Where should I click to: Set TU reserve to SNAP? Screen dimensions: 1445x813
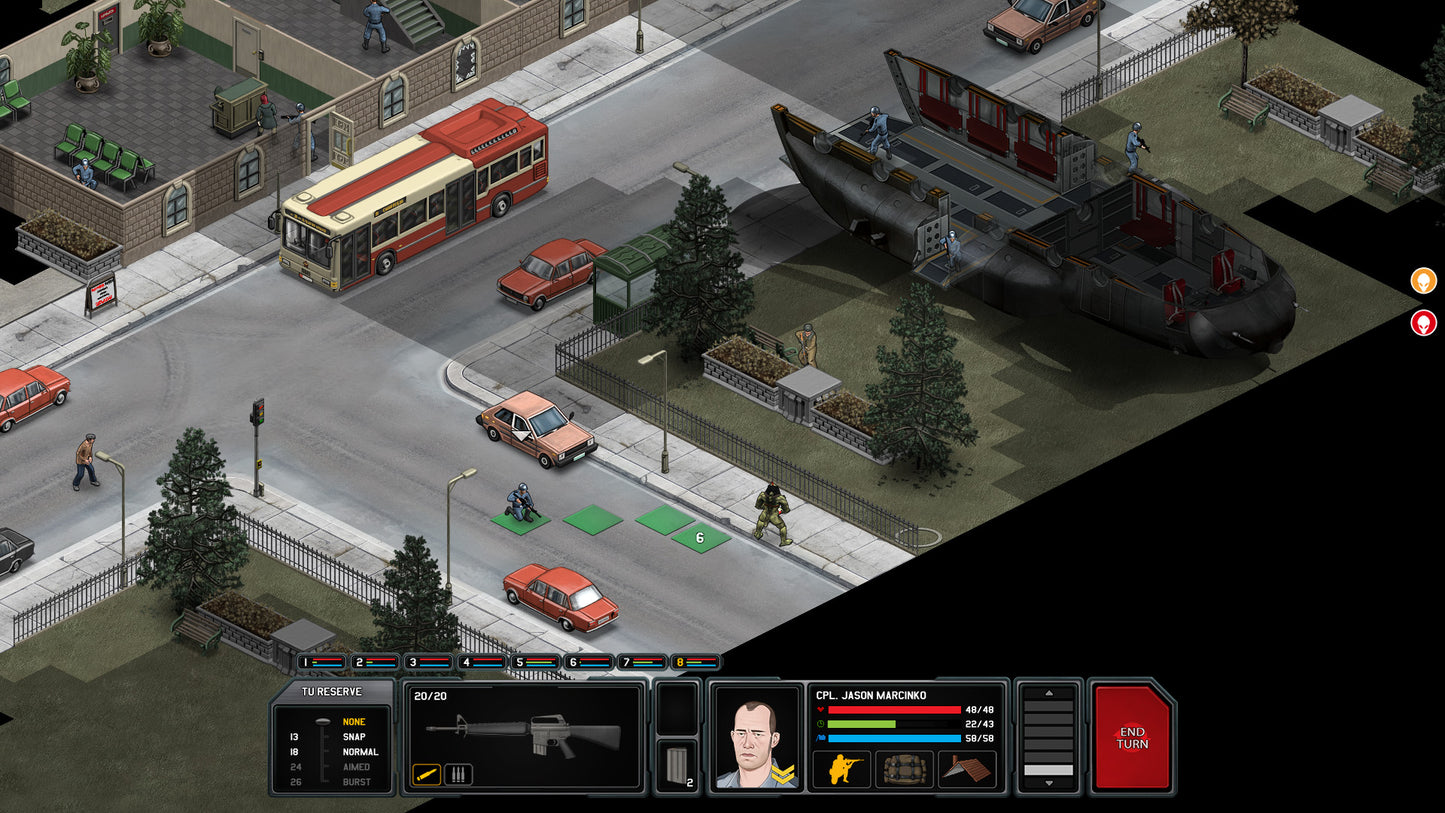[x=354, y=737]
